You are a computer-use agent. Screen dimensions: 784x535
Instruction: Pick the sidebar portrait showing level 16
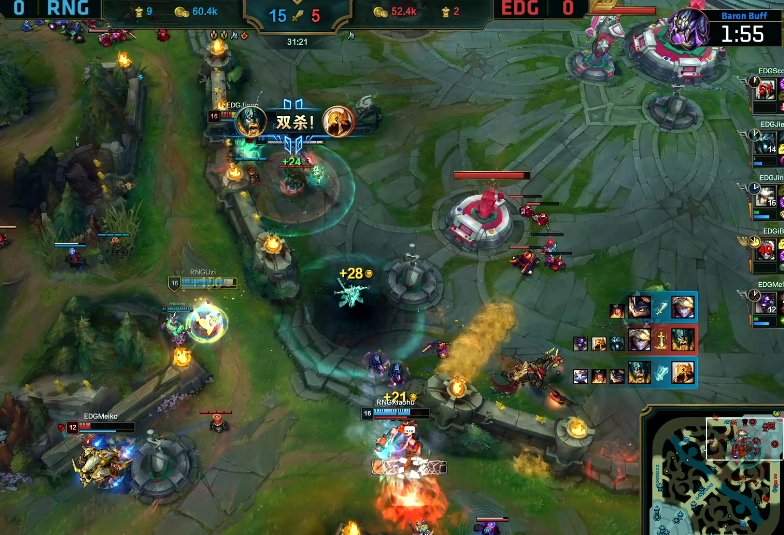(x=769, y=197)
